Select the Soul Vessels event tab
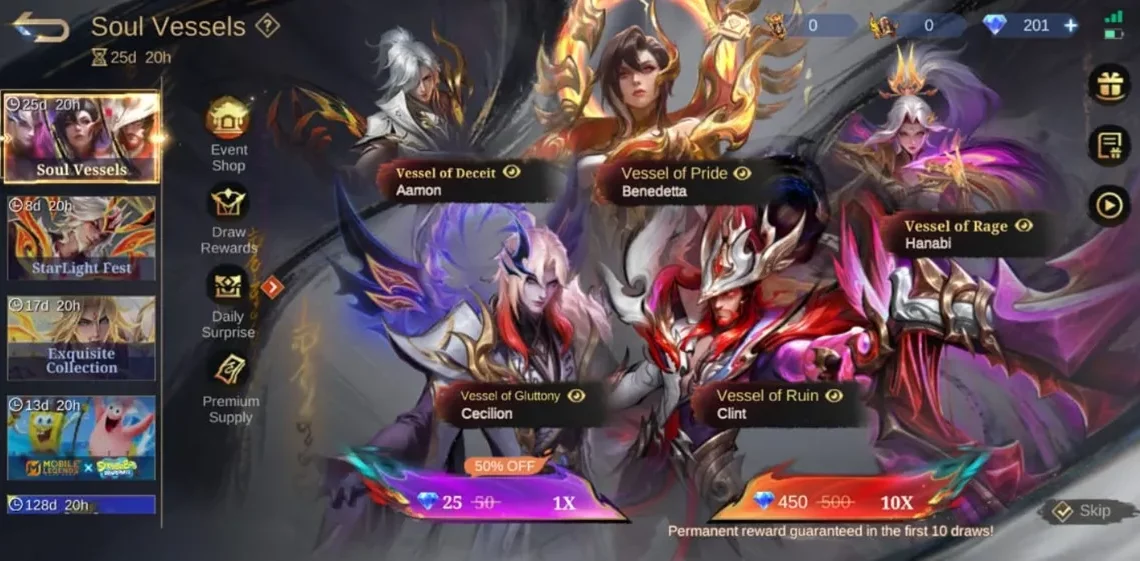The width and height of the screenshot is (1140, 561). pos(81,138)
